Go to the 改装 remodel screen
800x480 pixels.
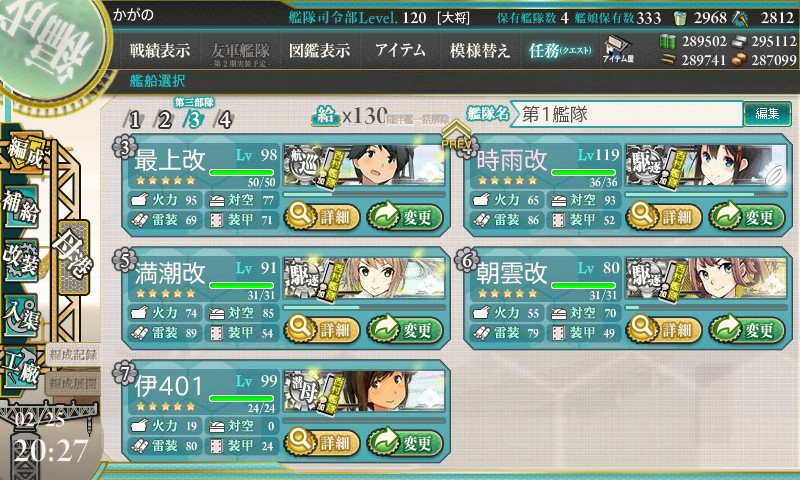tap(22, 255)
